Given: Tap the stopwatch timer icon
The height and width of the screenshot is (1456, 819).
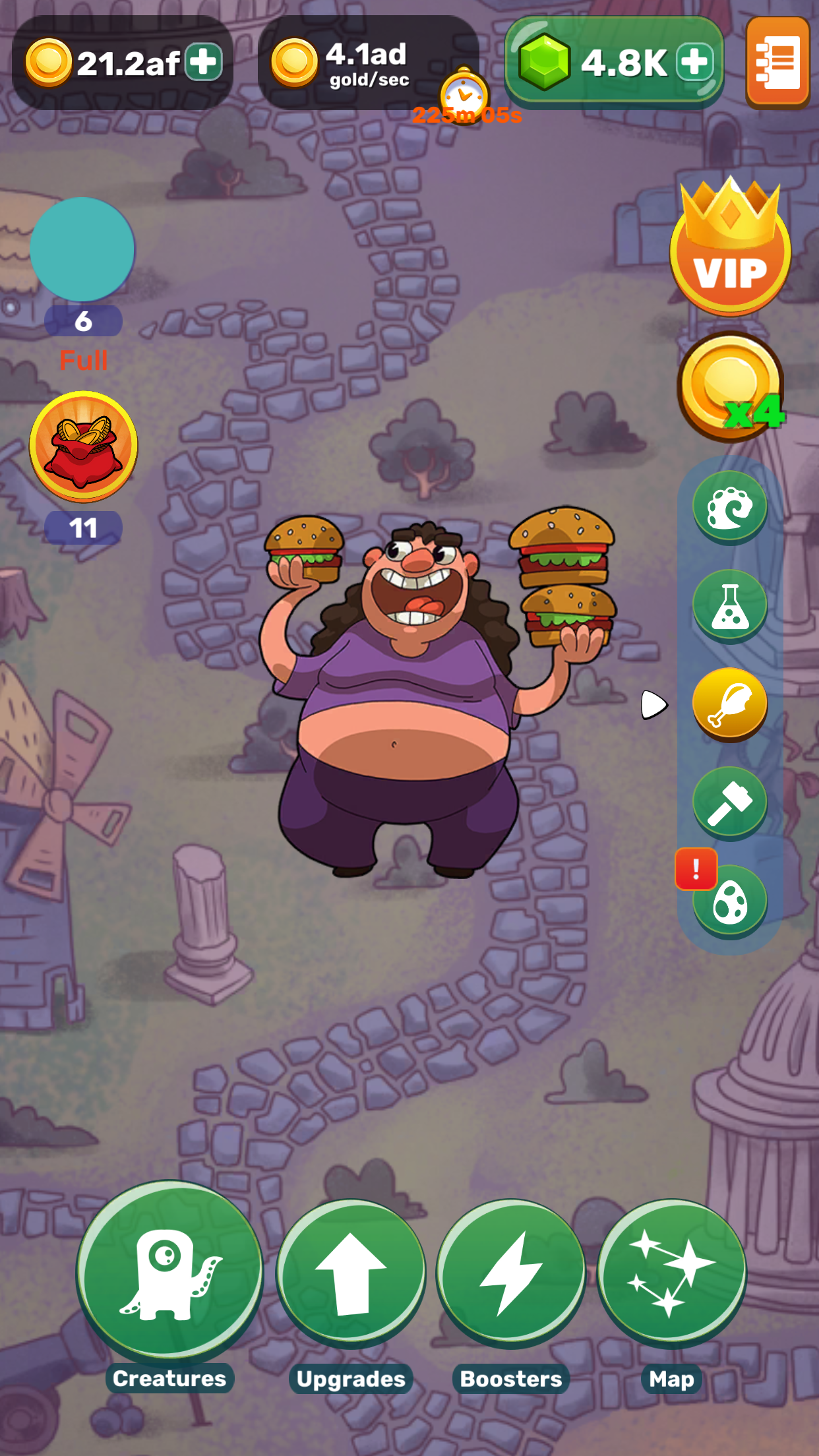Looking at the screenshot, I should click(x=464, y=94).
